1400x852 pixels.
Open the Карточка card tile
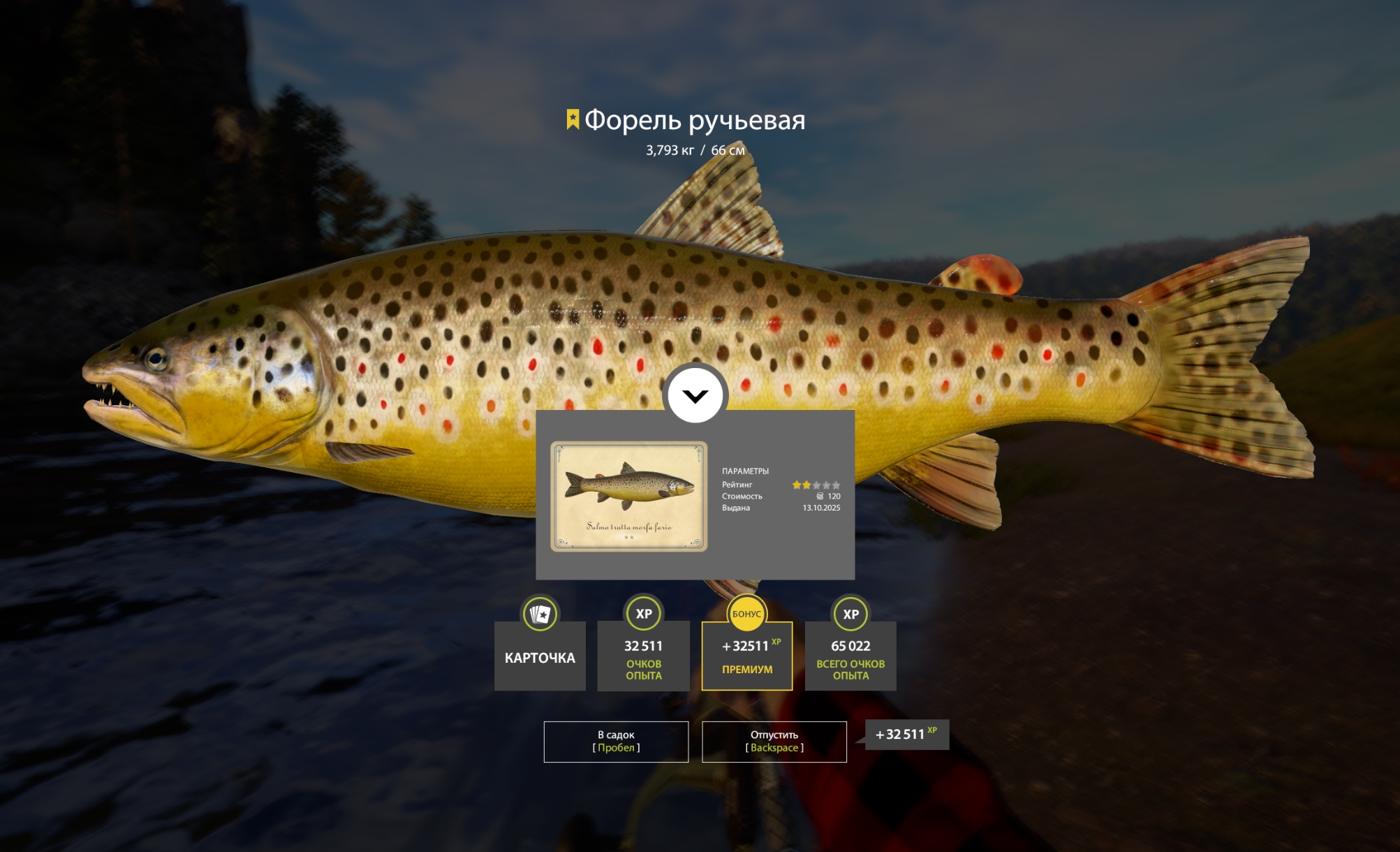[x=540, y=655]
